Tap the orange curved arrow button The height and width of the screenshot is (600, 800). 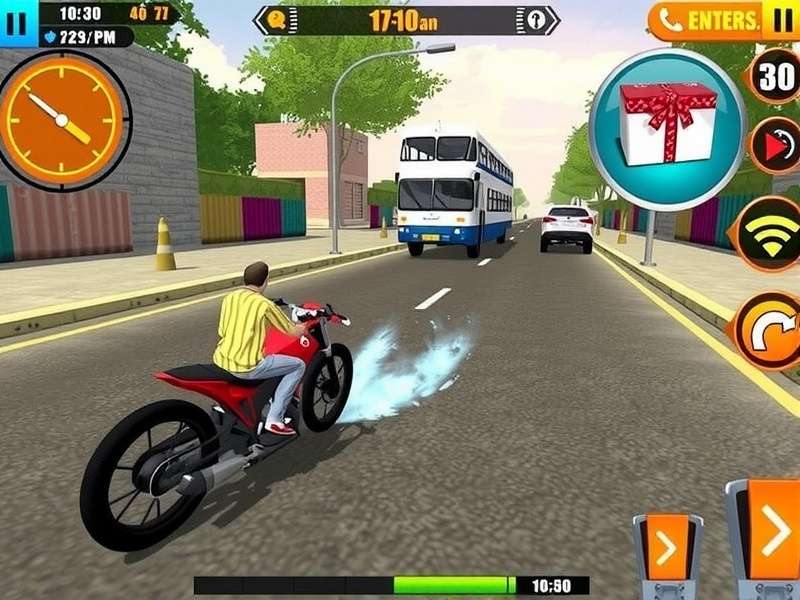coord(770,332)
